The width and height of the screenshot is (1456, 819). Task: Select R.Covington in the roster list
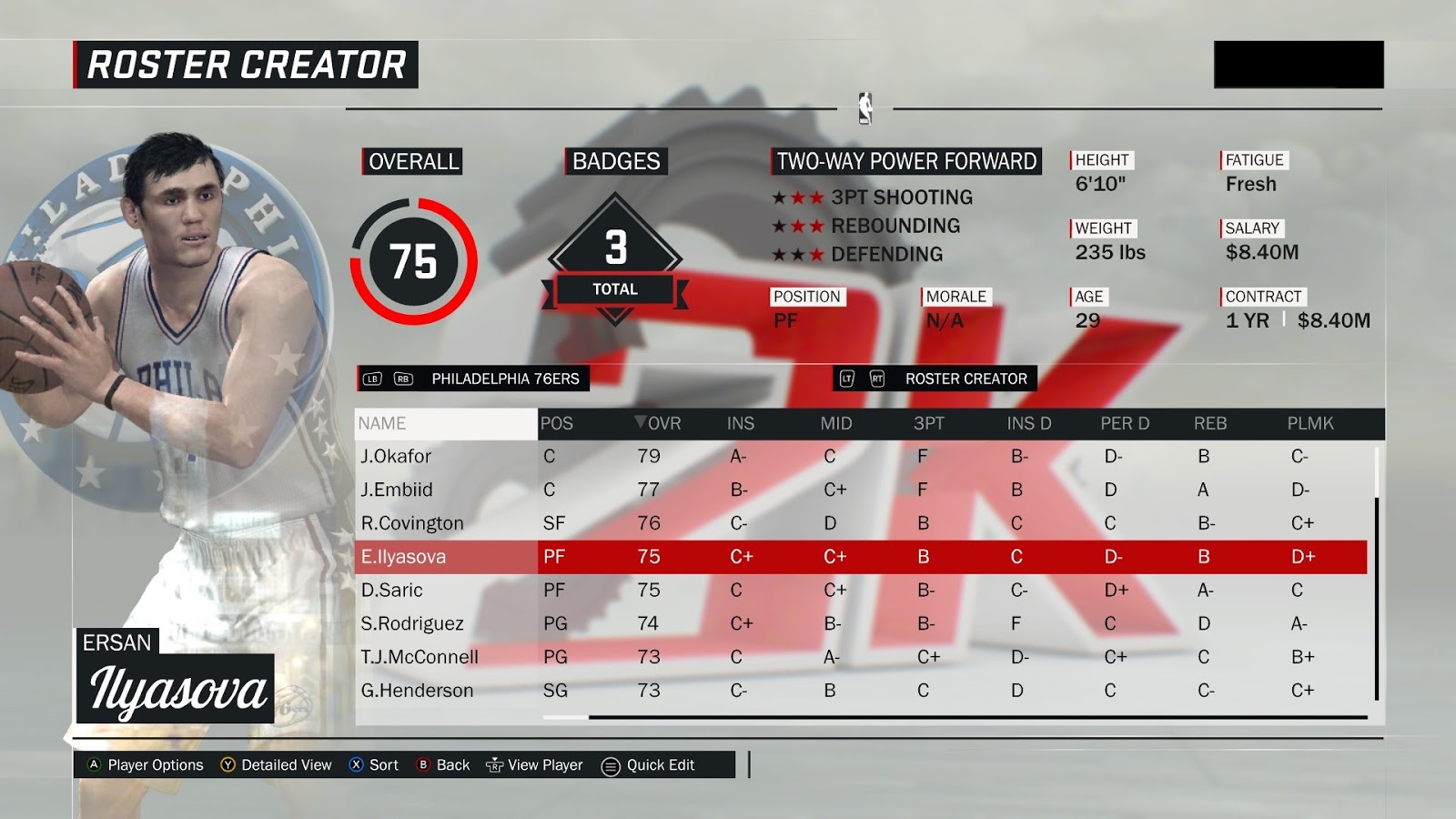coord(412,523)
